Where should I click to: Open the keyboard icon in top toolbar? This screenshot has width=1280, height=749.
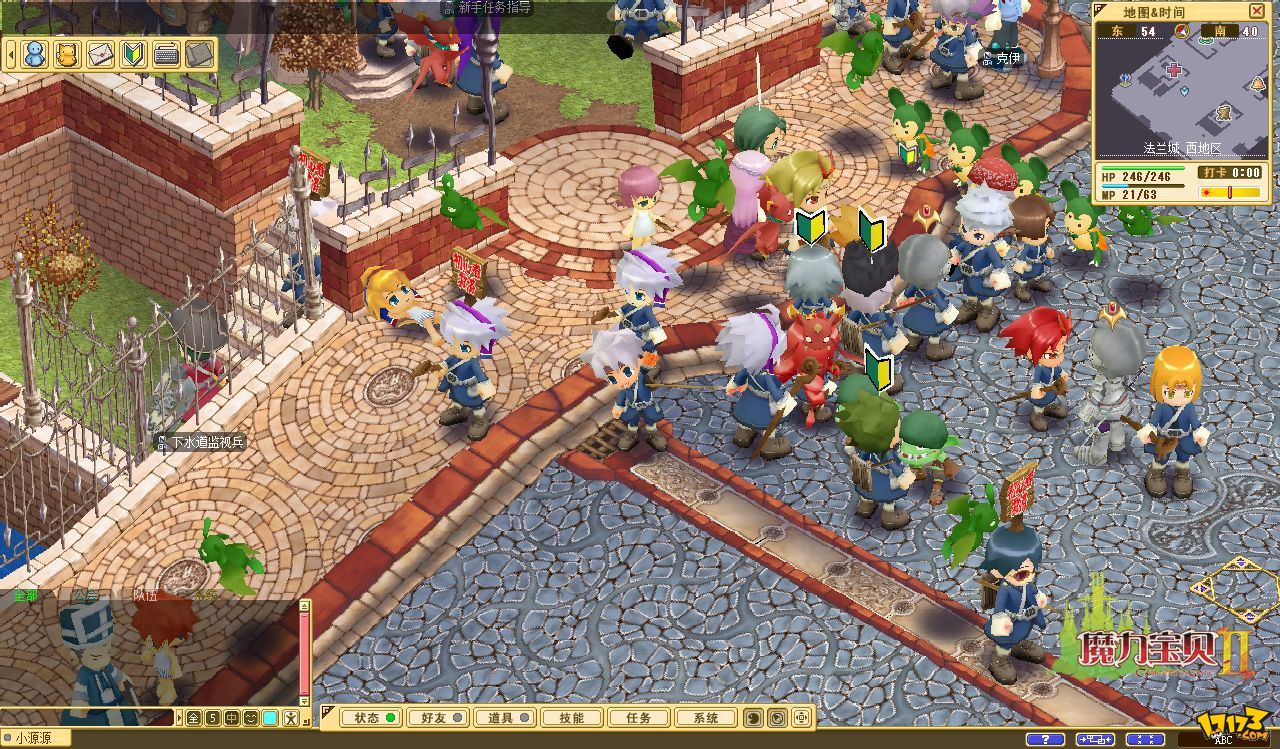[x=166, y=54]
